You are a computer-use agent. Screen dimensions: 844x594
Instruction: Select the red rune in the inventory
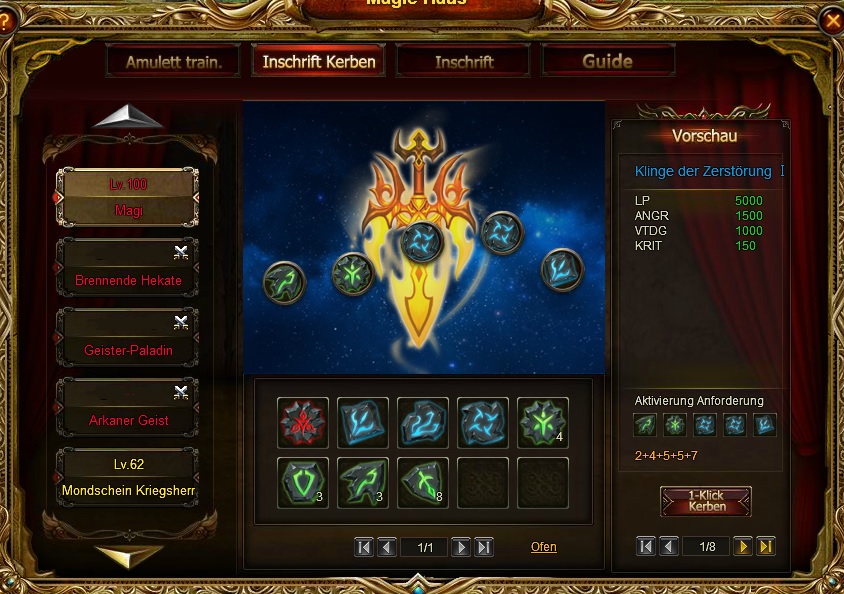coord(302,422)
